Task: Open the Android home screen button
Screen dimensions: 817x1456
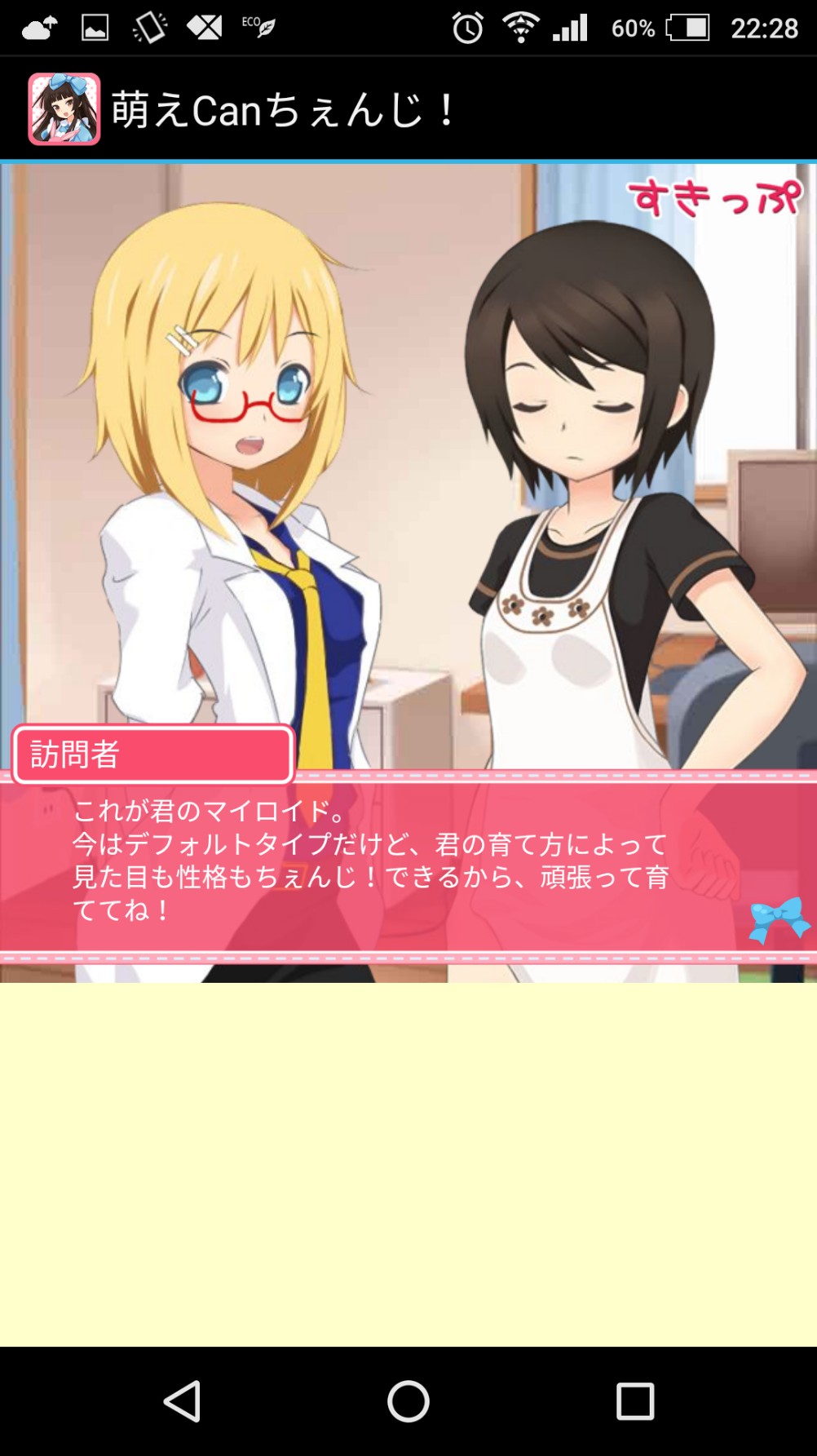Action: point(408,1401)
